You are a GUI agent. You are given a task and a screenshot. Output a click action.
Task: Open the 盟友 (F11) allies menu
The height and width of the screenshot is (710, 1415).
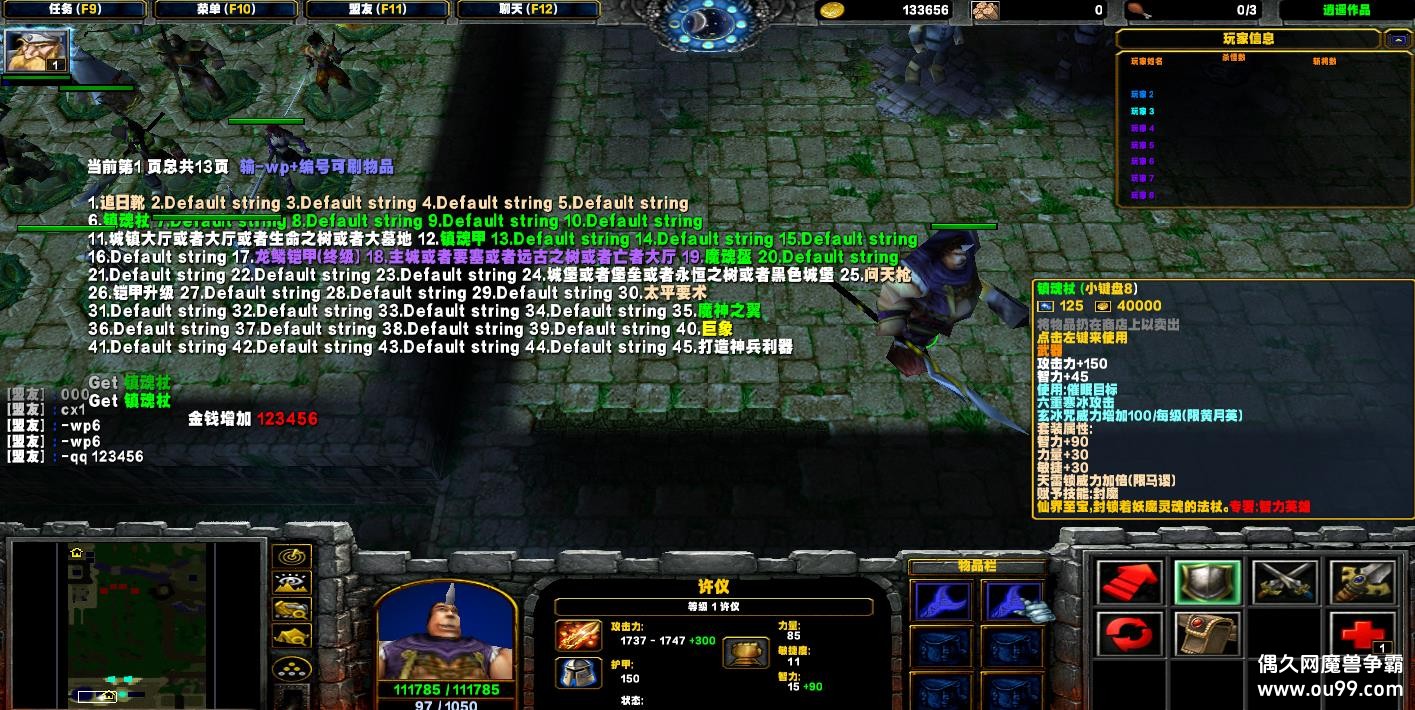point(377,10)
